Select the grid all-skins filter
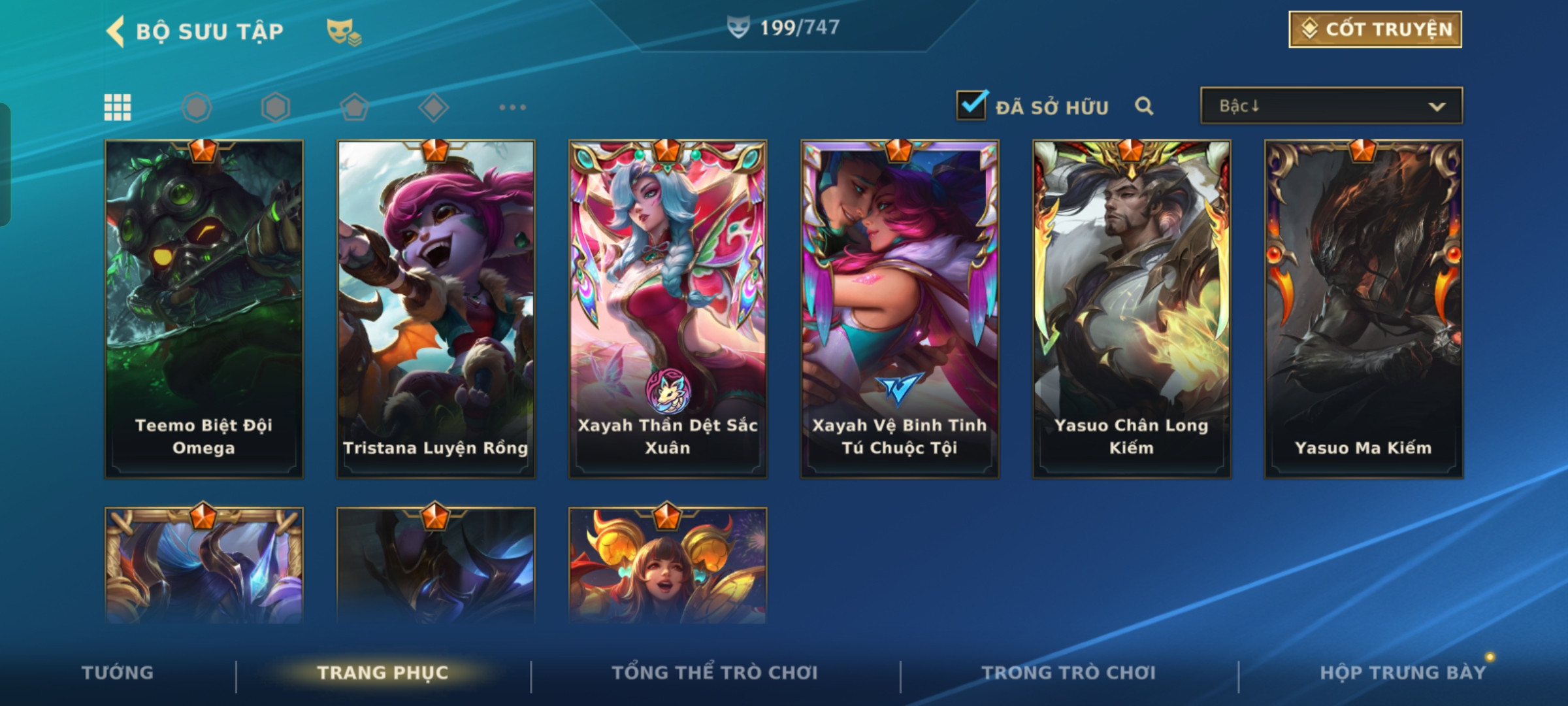This screenshot has height=706, width=1568. pyautogui.click(x=118, y=107)
